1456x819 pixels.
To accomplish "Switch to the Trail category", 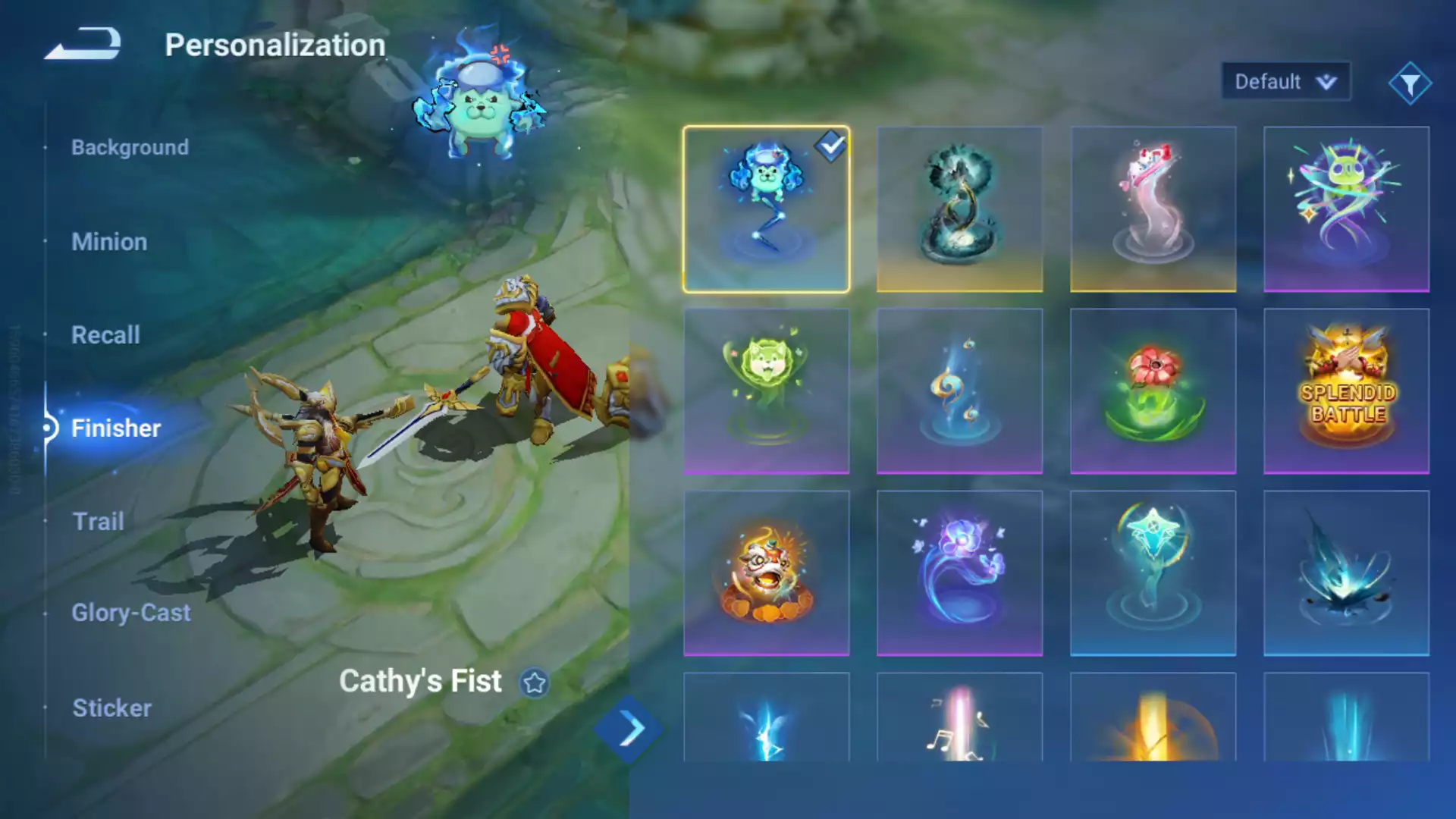I will (98, 522).
